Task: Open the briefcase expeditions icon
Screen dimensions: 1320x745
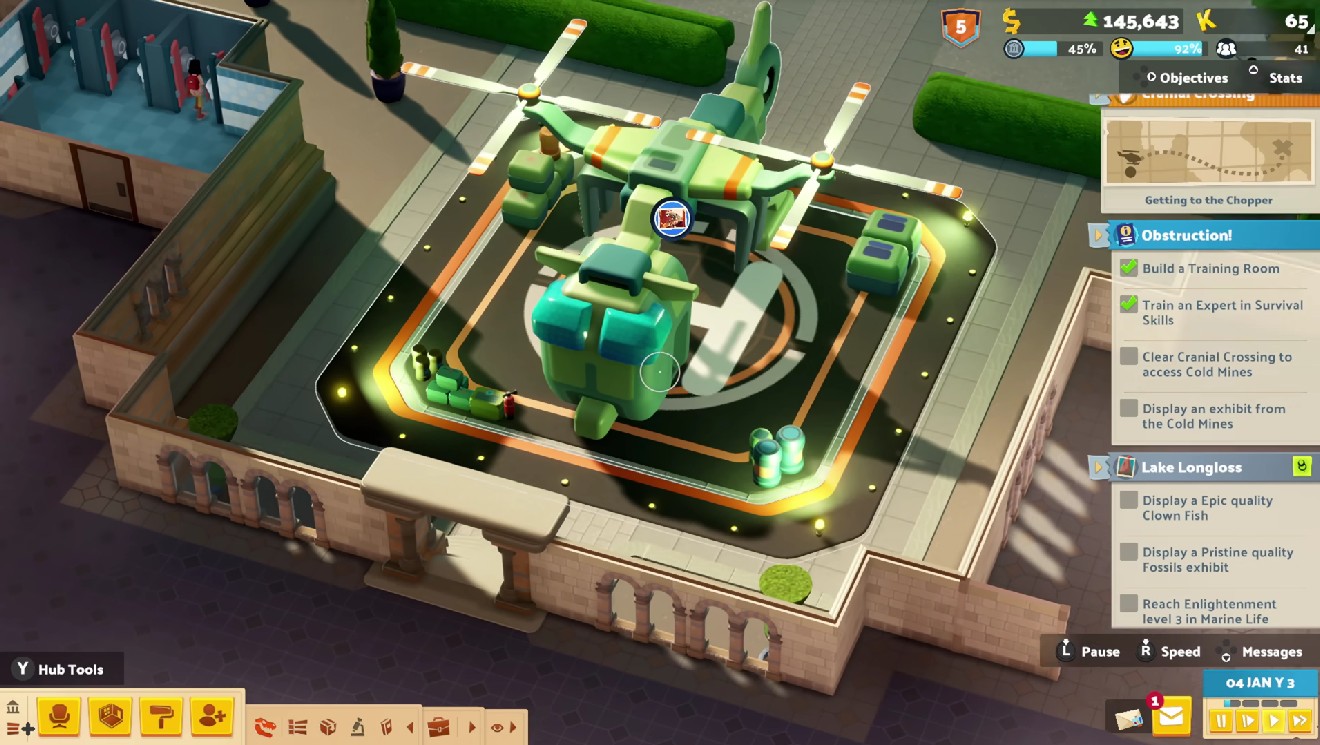Action: point(439,727)
